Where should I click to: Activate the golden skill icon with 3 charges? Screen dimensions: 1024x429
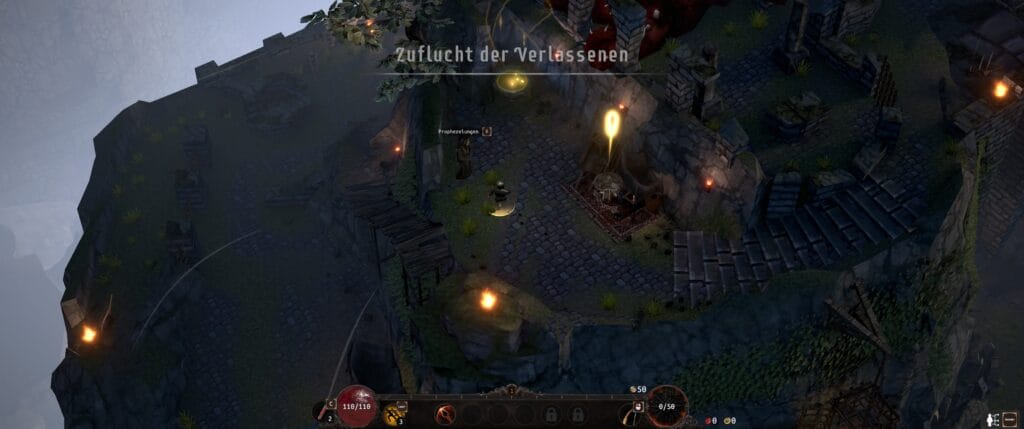click(x=393, y=414)
